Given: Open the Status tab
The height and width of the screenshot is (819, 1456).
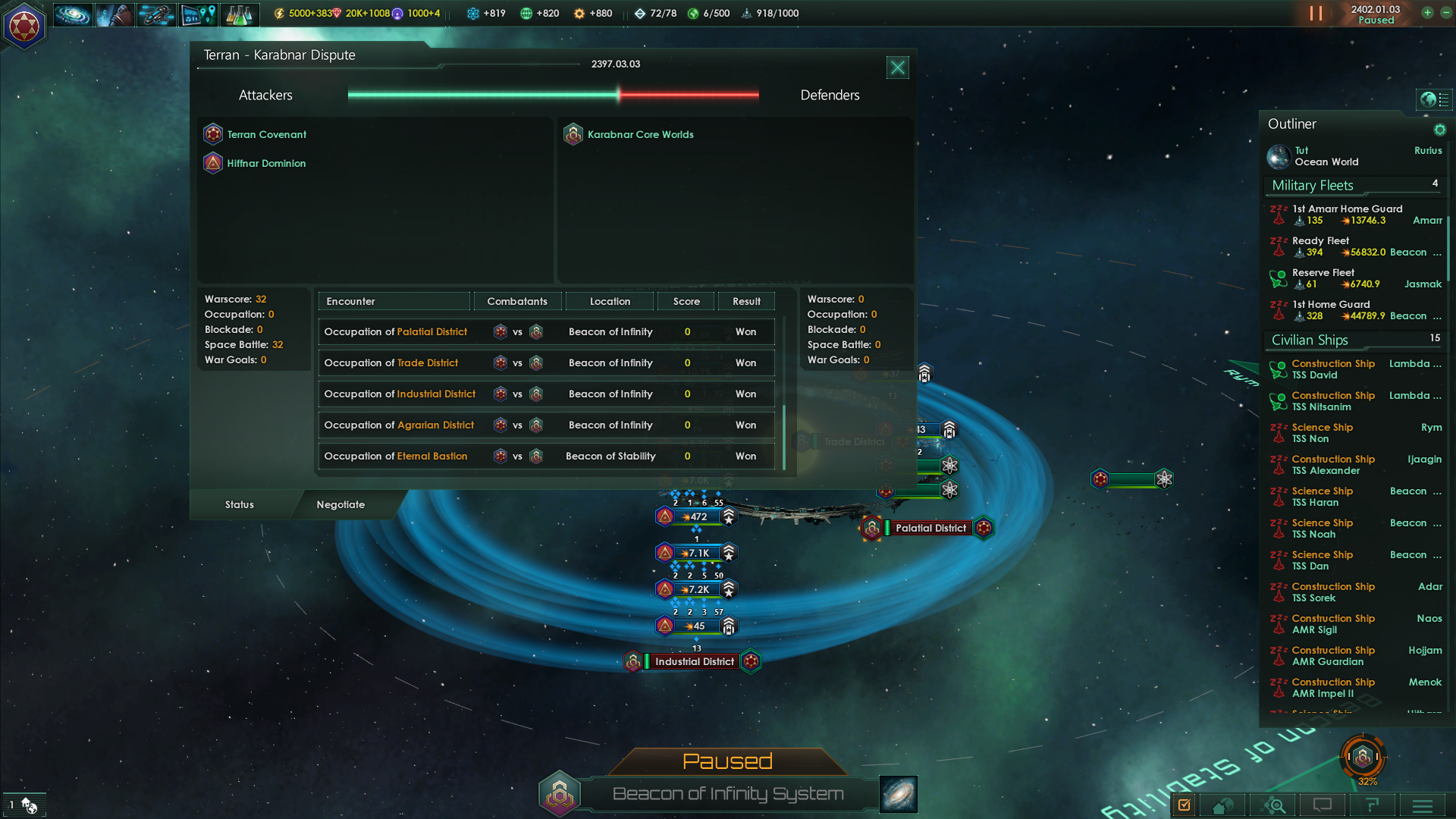Looking at the screenshot, I should [240, 504].
